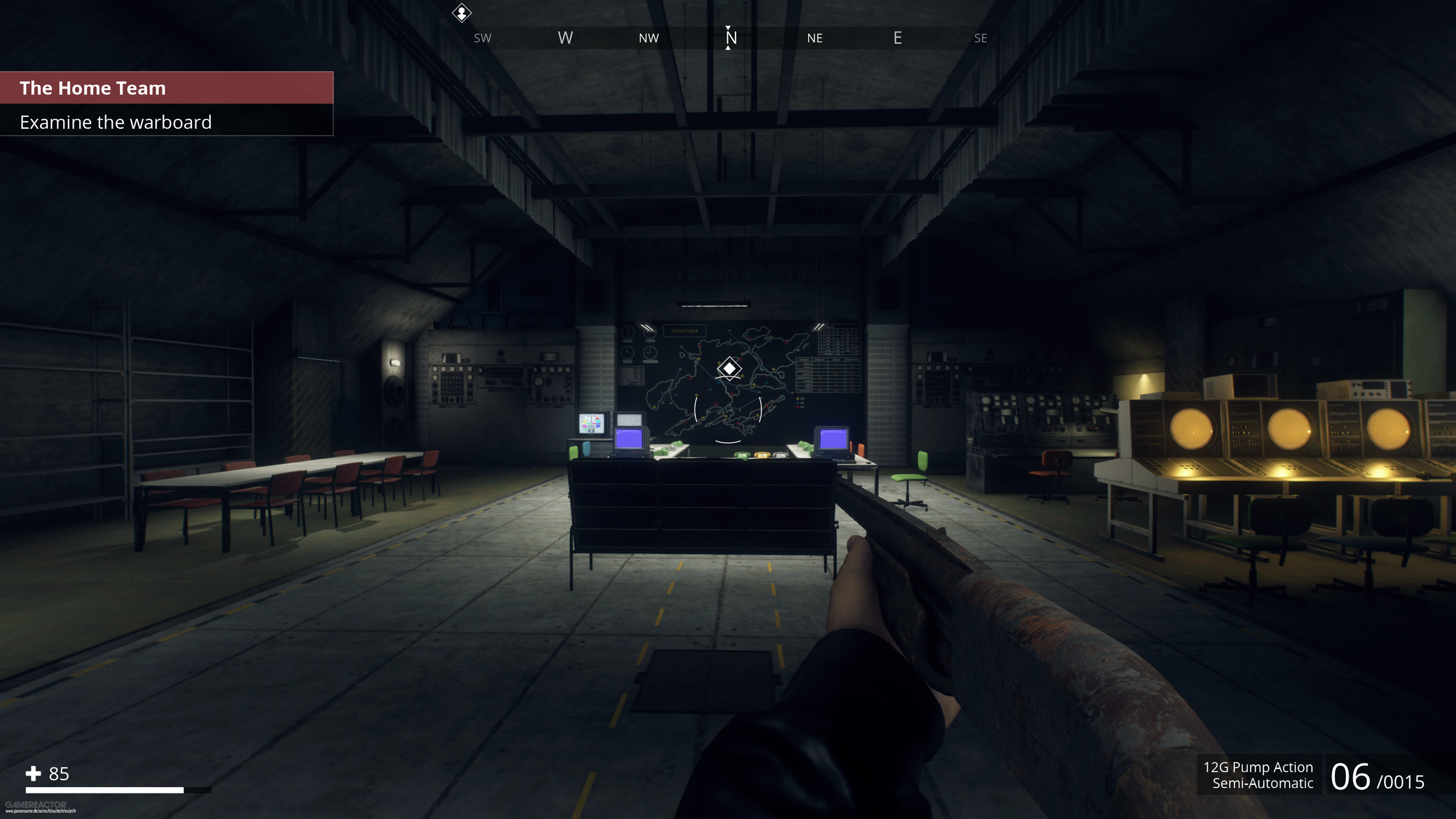Viewport: 1456px width, 819px height.
Task: Click the North heading on the compass
Action: click(x=730, y=38)
